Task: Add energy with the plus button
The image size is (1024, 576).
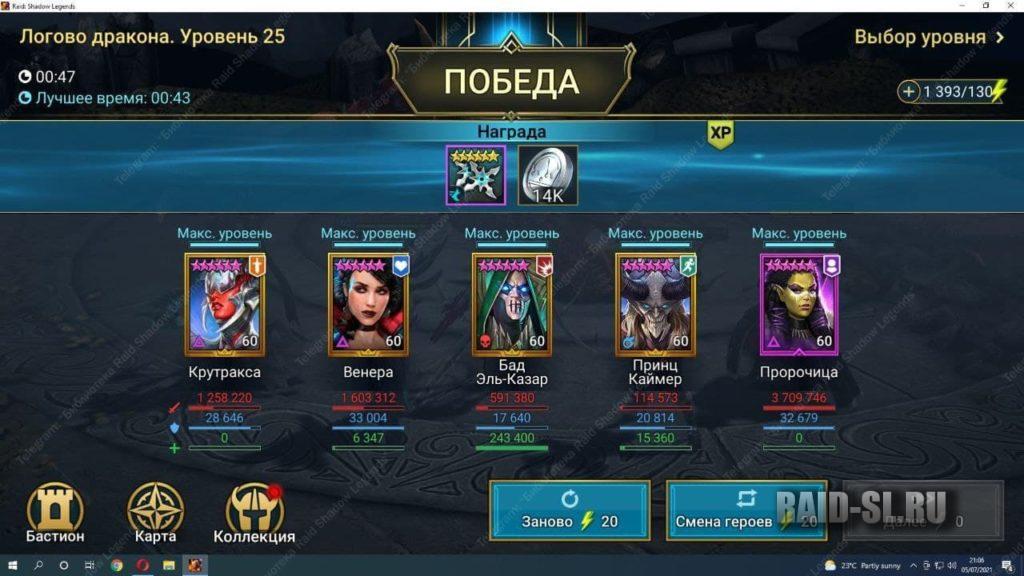Action: point(909,92)
